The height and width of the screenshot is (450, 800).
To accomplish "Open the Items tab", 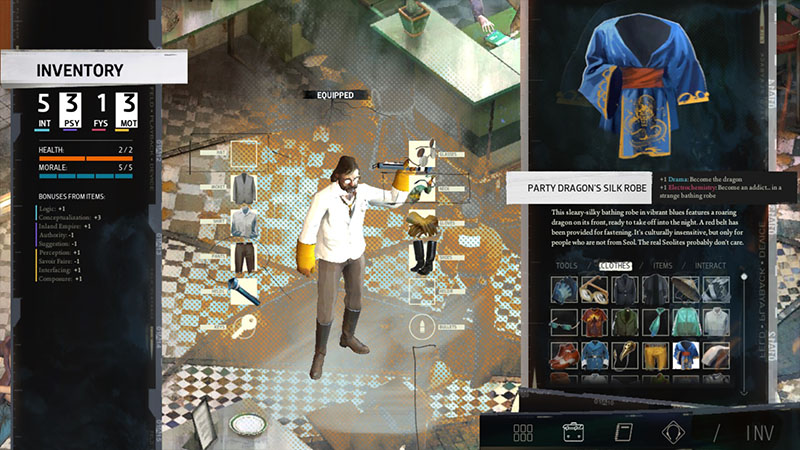I will pyautogui.click(x=662, y=266).
